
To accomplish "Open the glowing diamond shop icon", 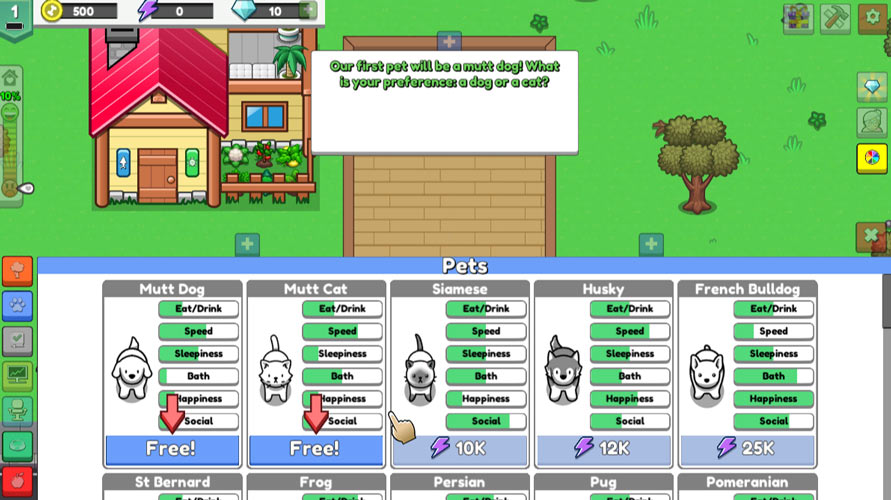I will pos(872,88).
